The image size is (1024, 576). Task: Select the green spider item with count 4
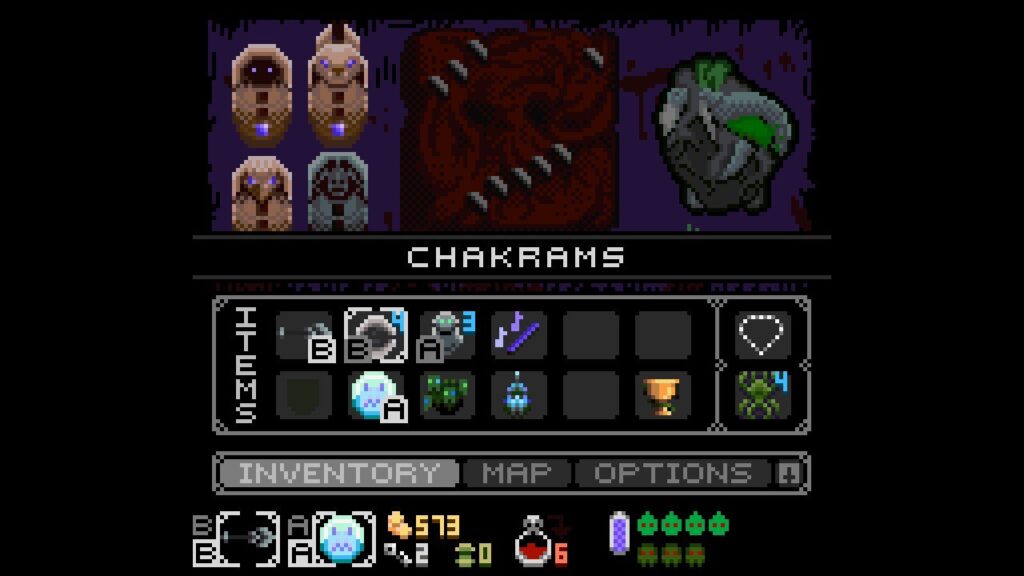pos(763,394)
